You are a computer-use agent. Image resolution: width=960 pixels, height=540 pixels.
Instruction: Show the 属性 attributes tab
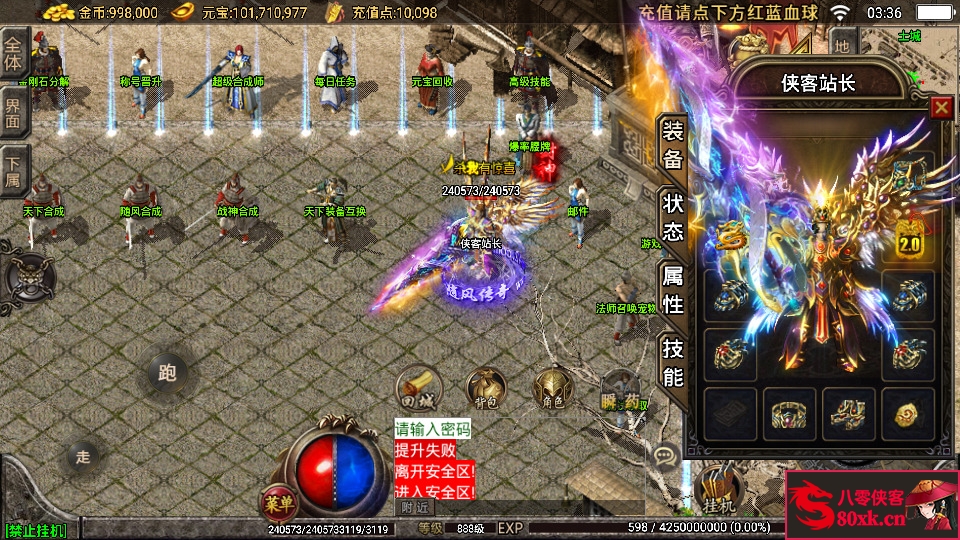(673, 291)
